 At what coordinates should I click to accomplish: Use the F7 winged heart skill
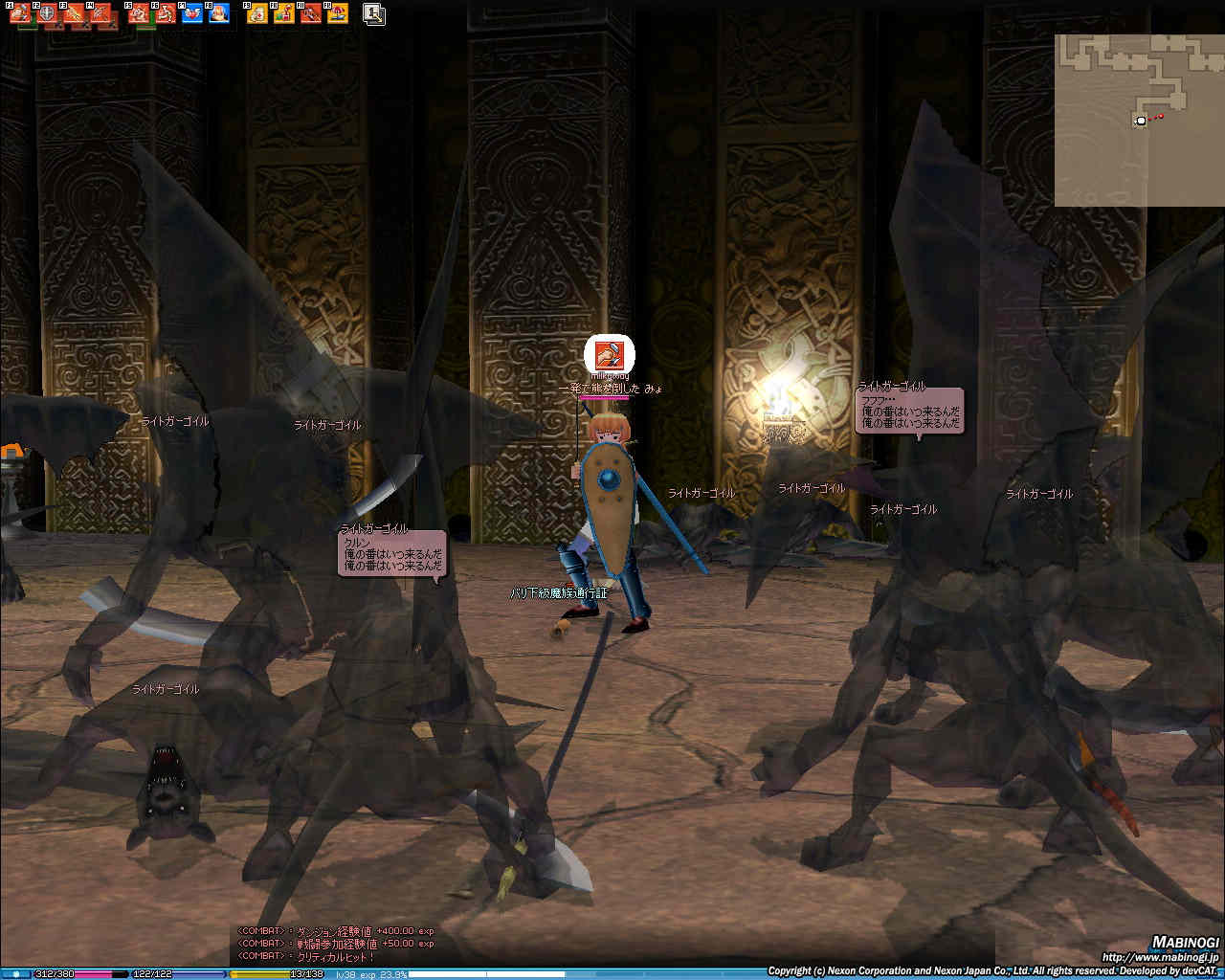point(192,14)
